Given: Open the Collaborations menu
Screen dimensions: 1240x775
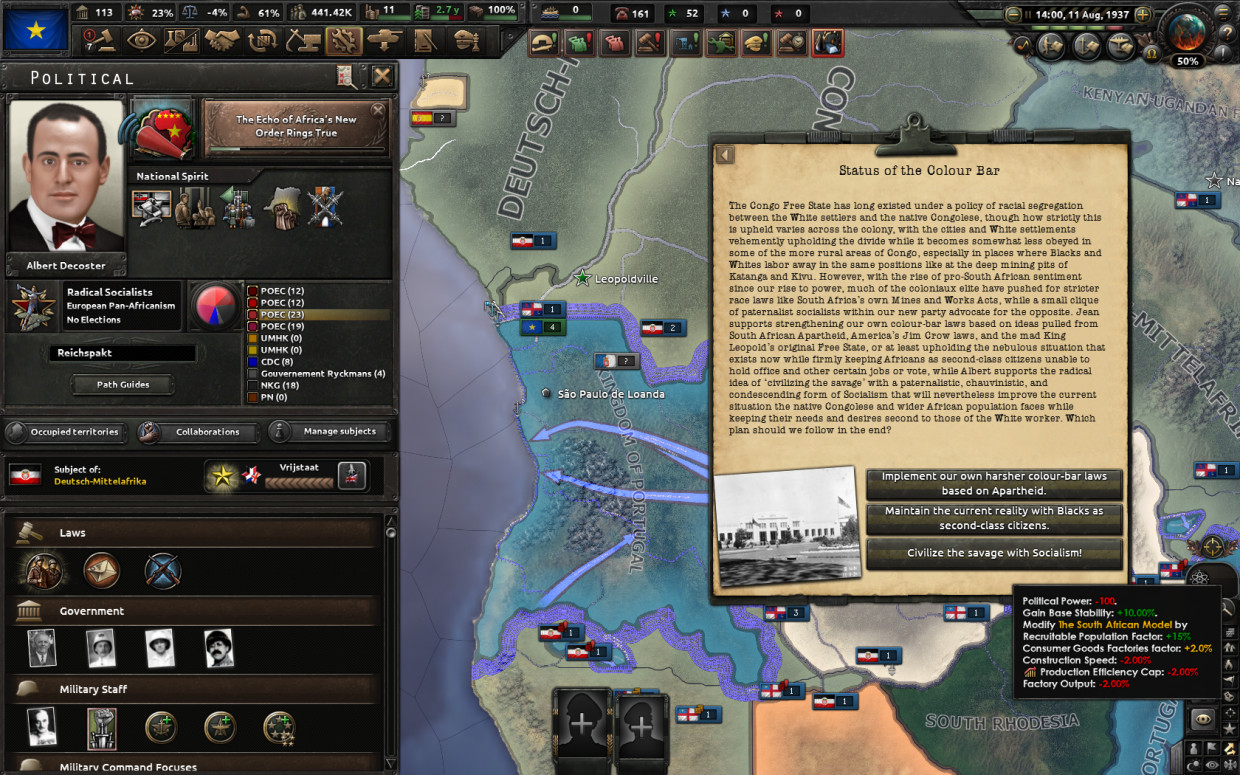Looking at the screenshot, I should [x=197, y=432].
